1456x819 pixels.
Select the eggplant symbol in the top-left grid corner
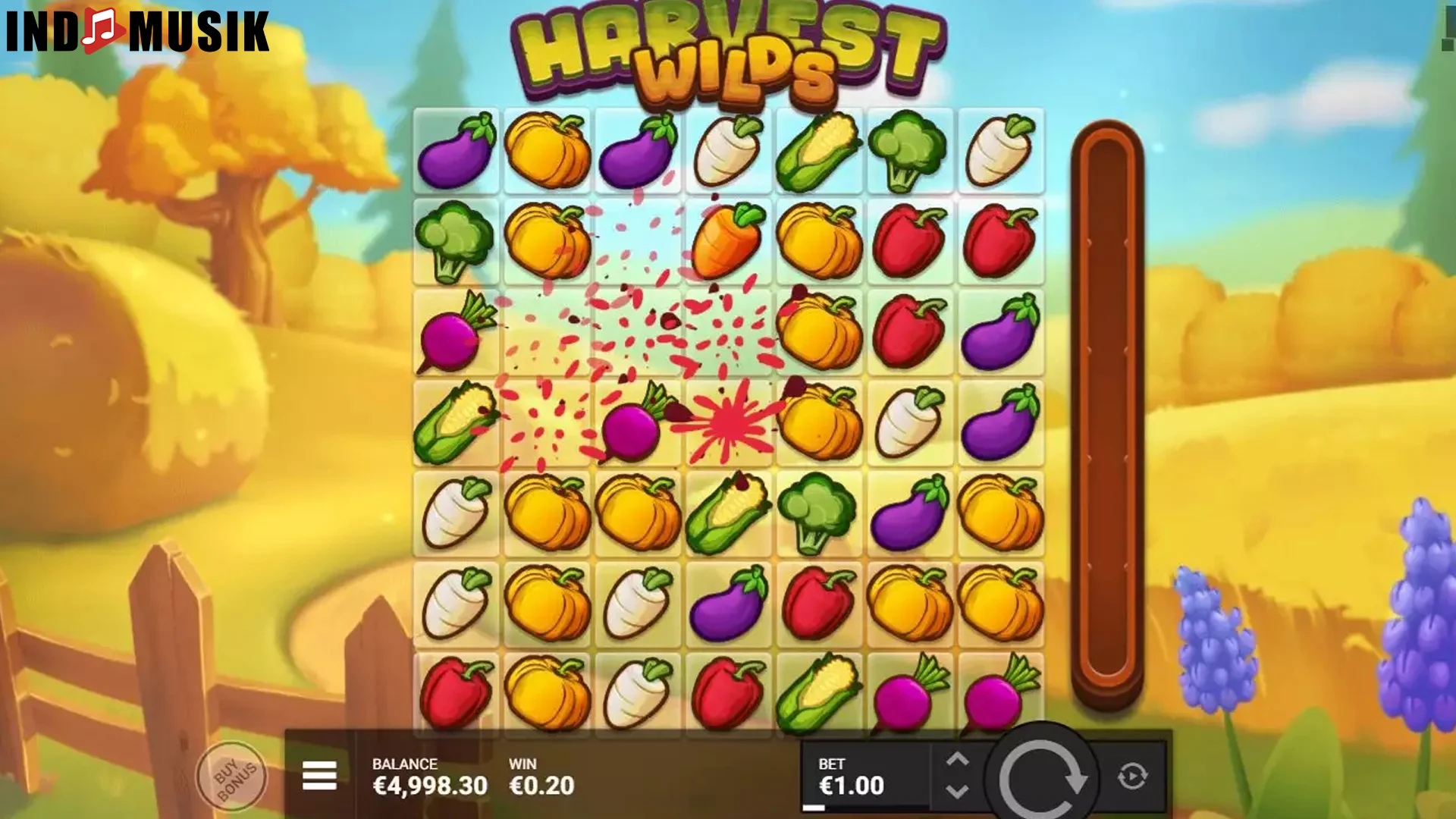click(x=456, y=152)
